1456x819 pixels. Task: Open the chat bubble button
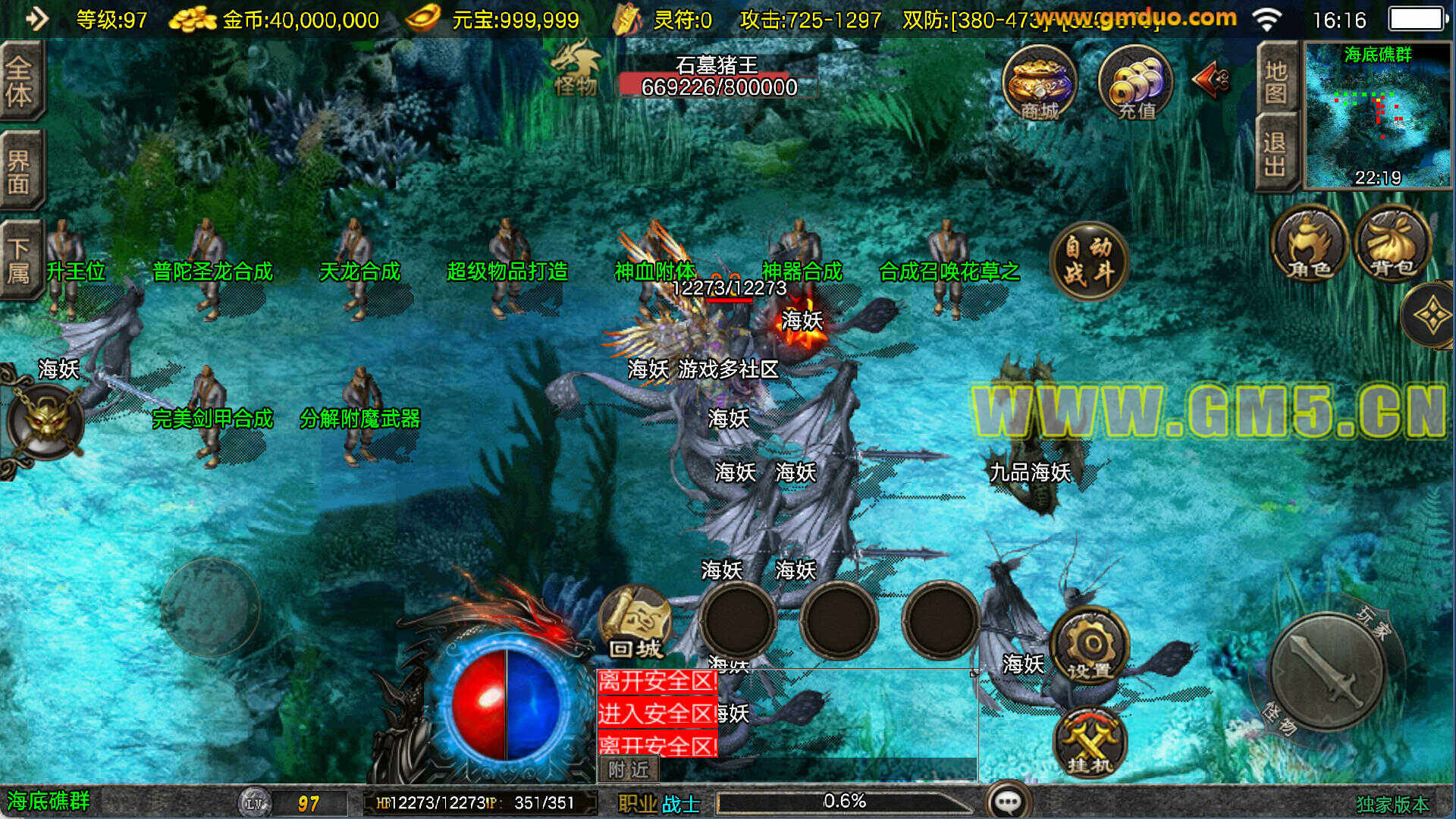1009,801
